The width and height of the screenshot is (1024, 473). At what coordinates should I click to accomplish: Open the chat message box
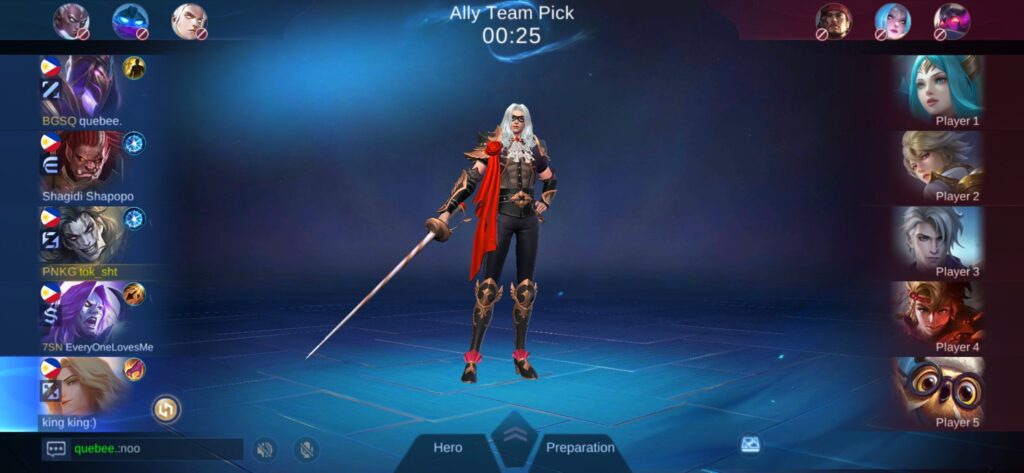click(56, 449)
